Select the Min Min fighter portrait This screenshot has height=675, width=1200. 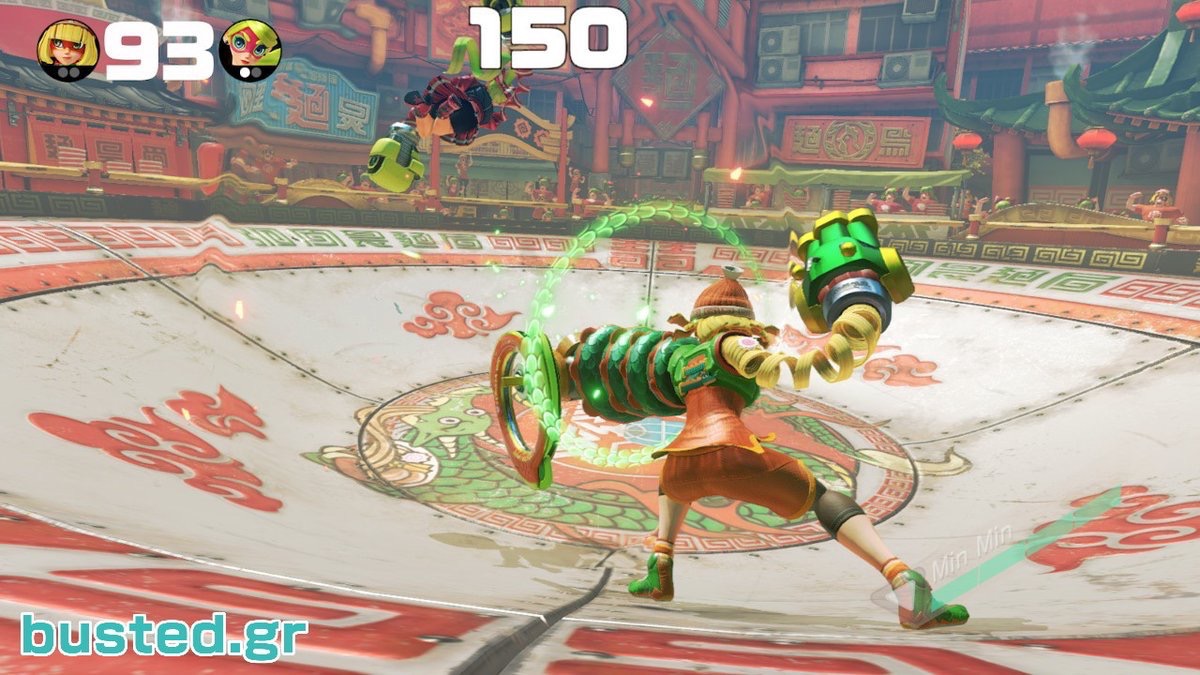click(69, 49)
